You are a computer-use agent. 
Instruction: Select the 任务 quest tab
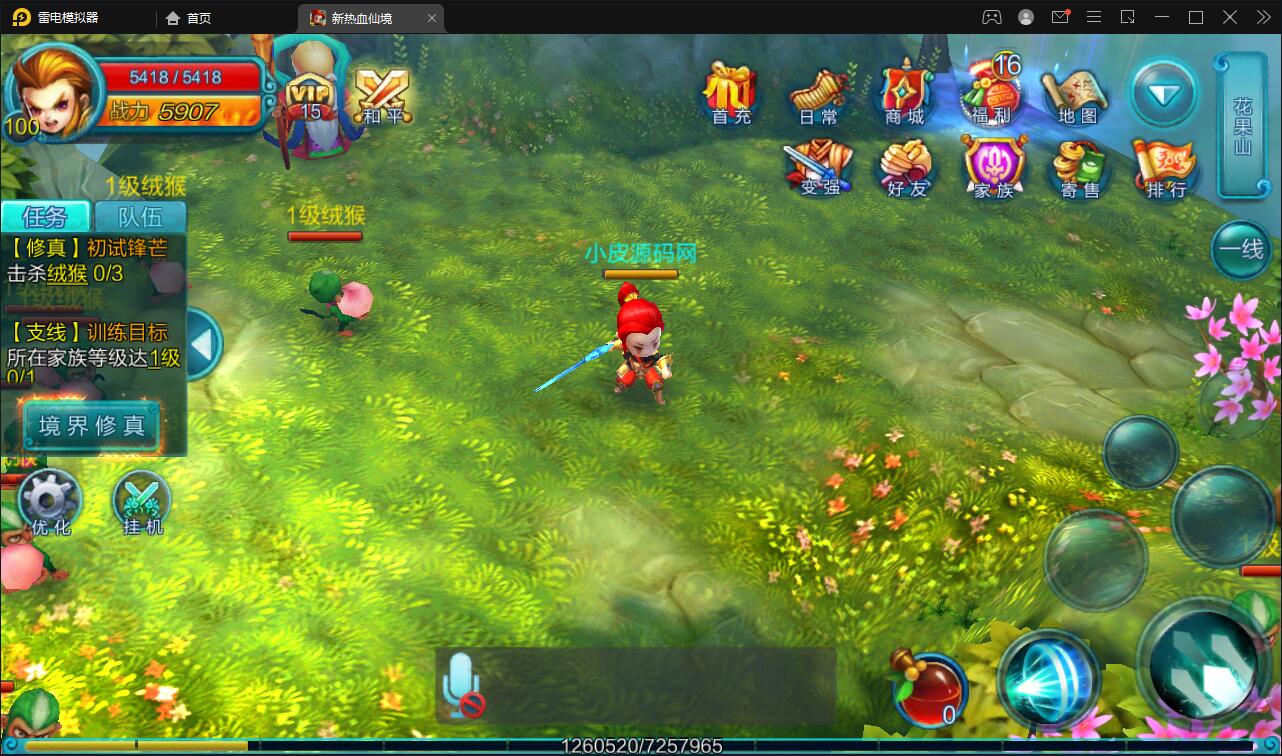point(45,216)
